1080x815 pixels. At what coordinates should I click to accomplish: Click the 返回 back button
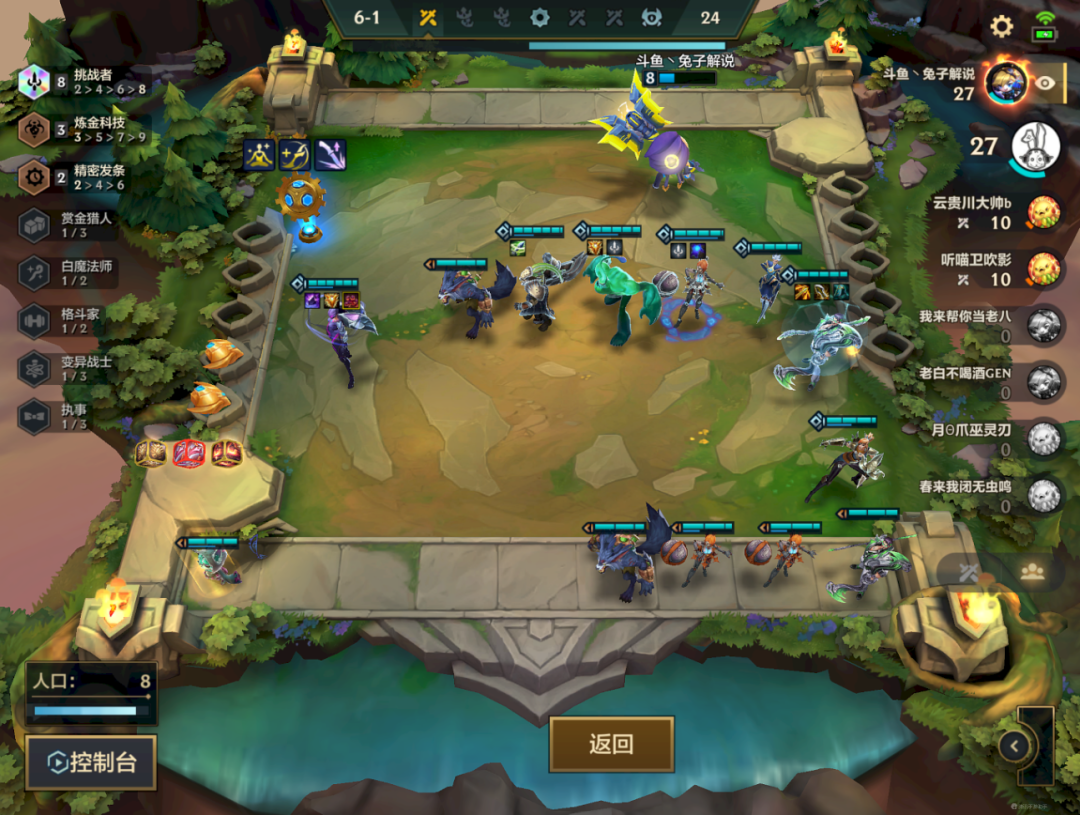pos(611,744)
